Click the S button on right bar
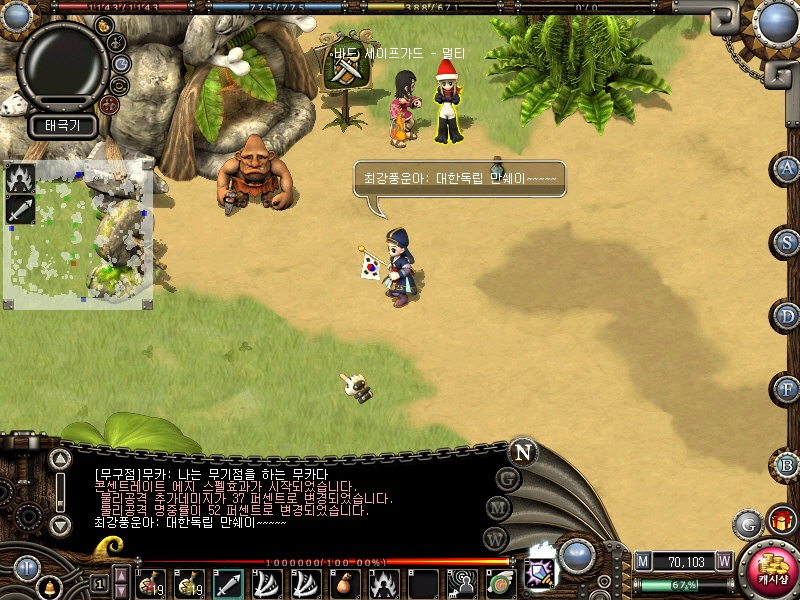The height and width of the screenshot is (600, 800). pos(788,242)
